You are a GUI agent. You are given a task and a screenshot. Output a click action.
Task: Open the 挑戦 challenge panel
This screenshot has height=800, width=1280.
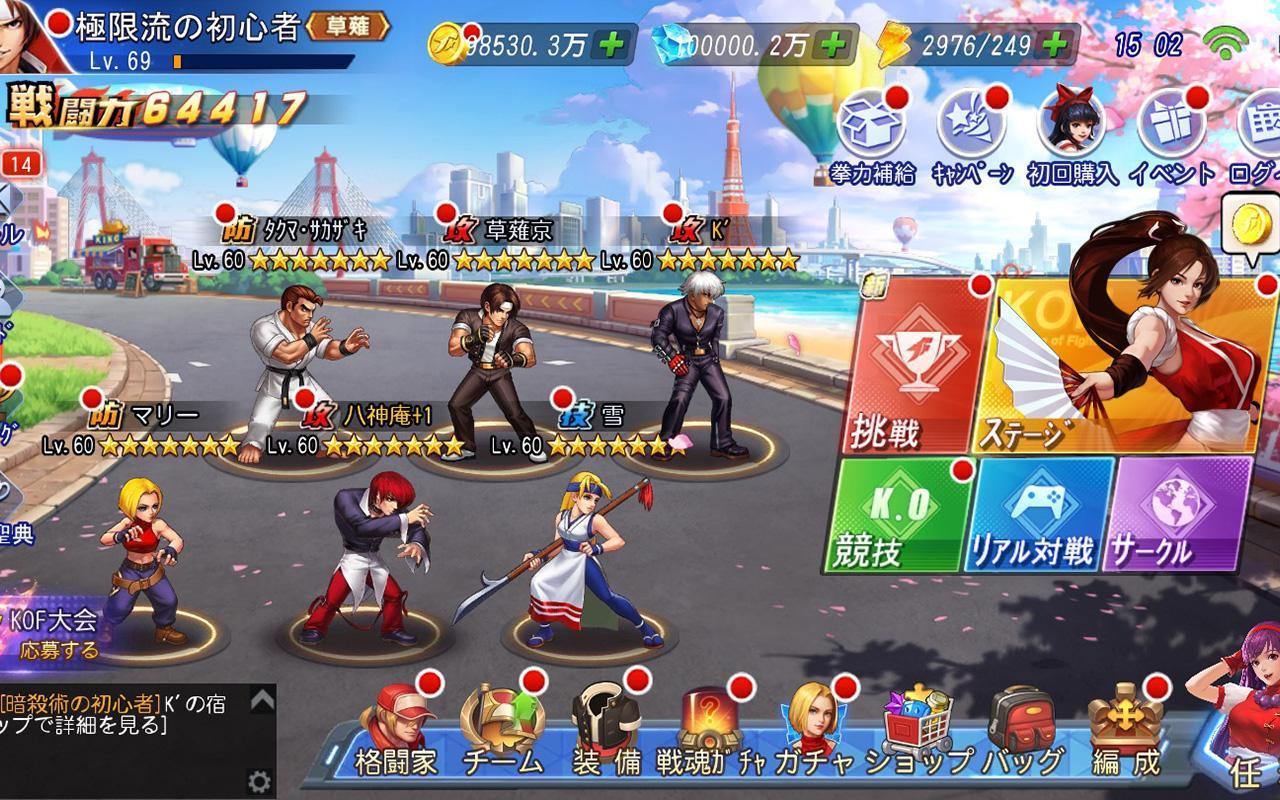point(917,360)
